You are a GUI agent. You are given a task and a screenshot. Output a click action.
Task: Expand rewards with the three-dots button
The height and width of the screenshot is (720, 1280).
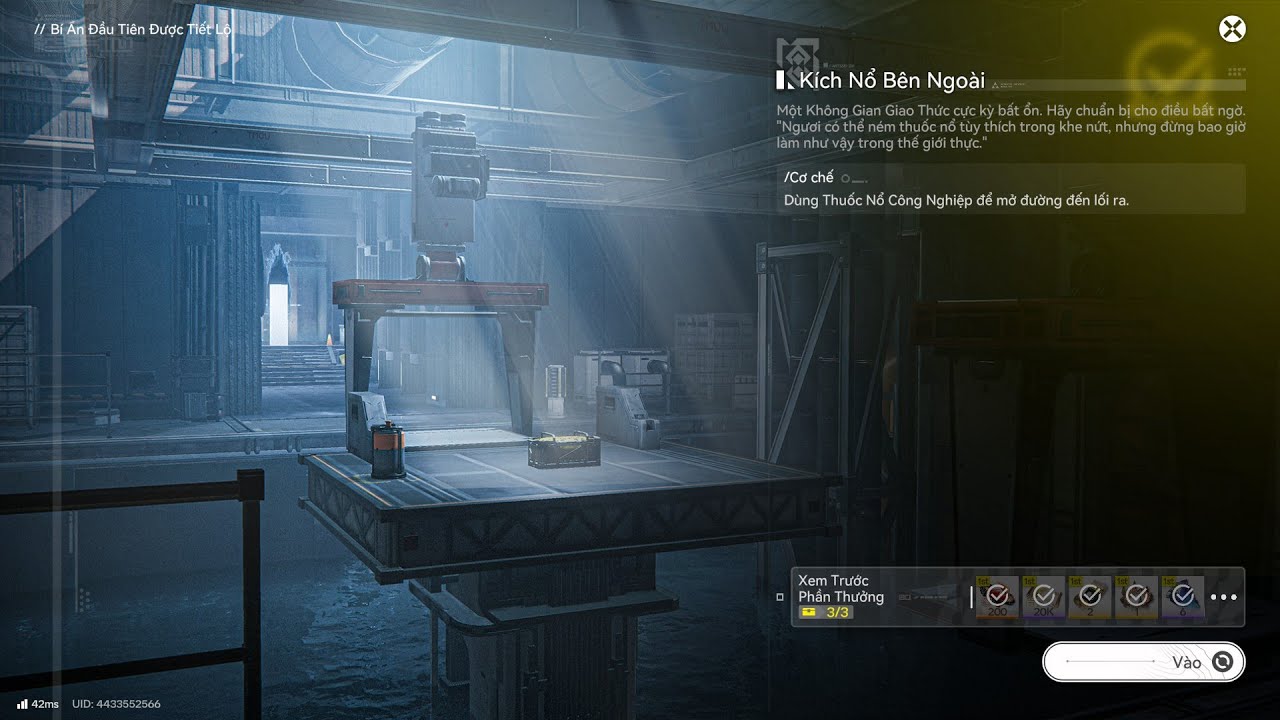[x=1223, y=597]
